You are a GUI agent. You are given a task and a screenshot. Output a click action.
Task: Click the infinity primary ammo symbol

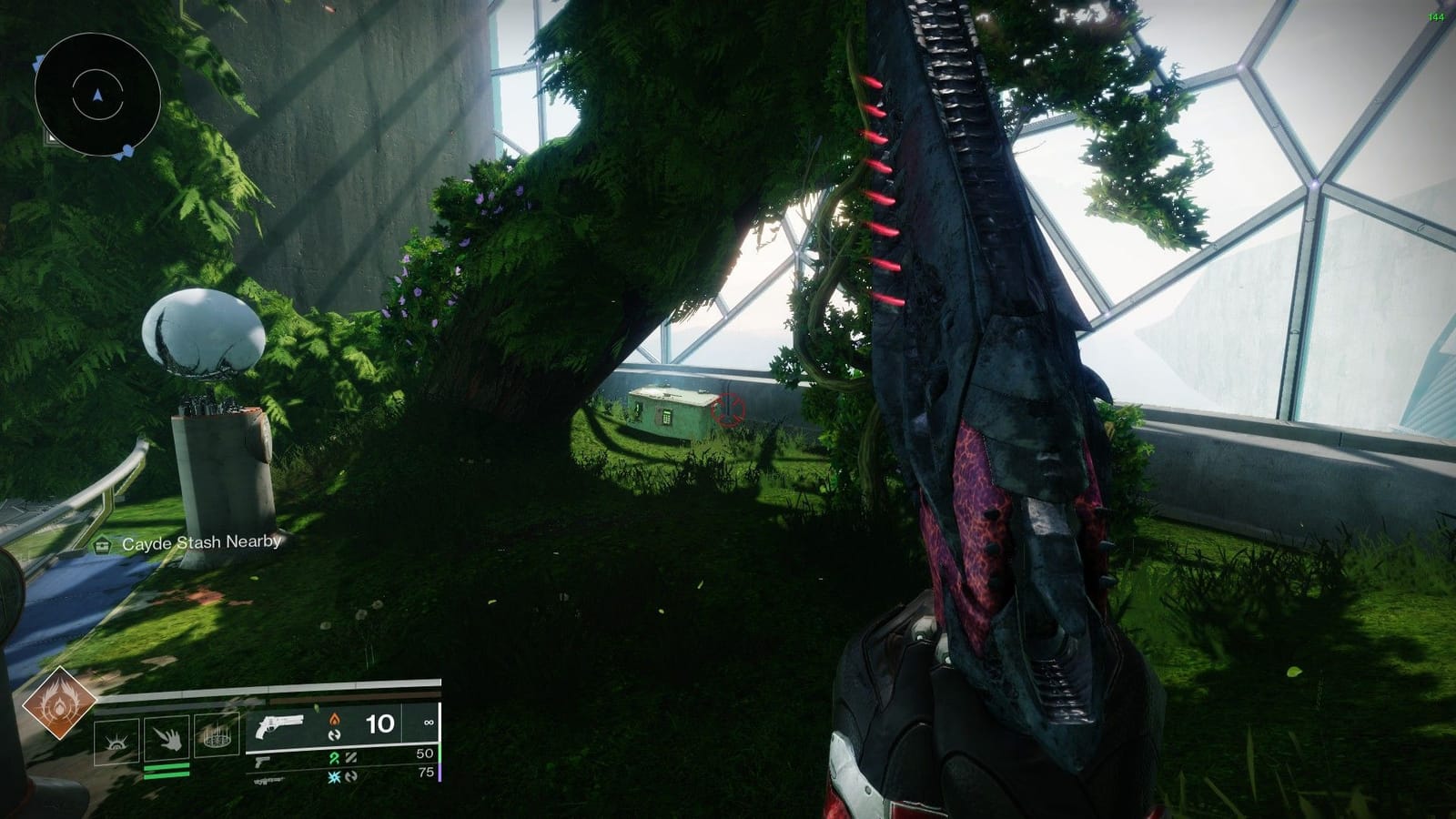[430, 723]
